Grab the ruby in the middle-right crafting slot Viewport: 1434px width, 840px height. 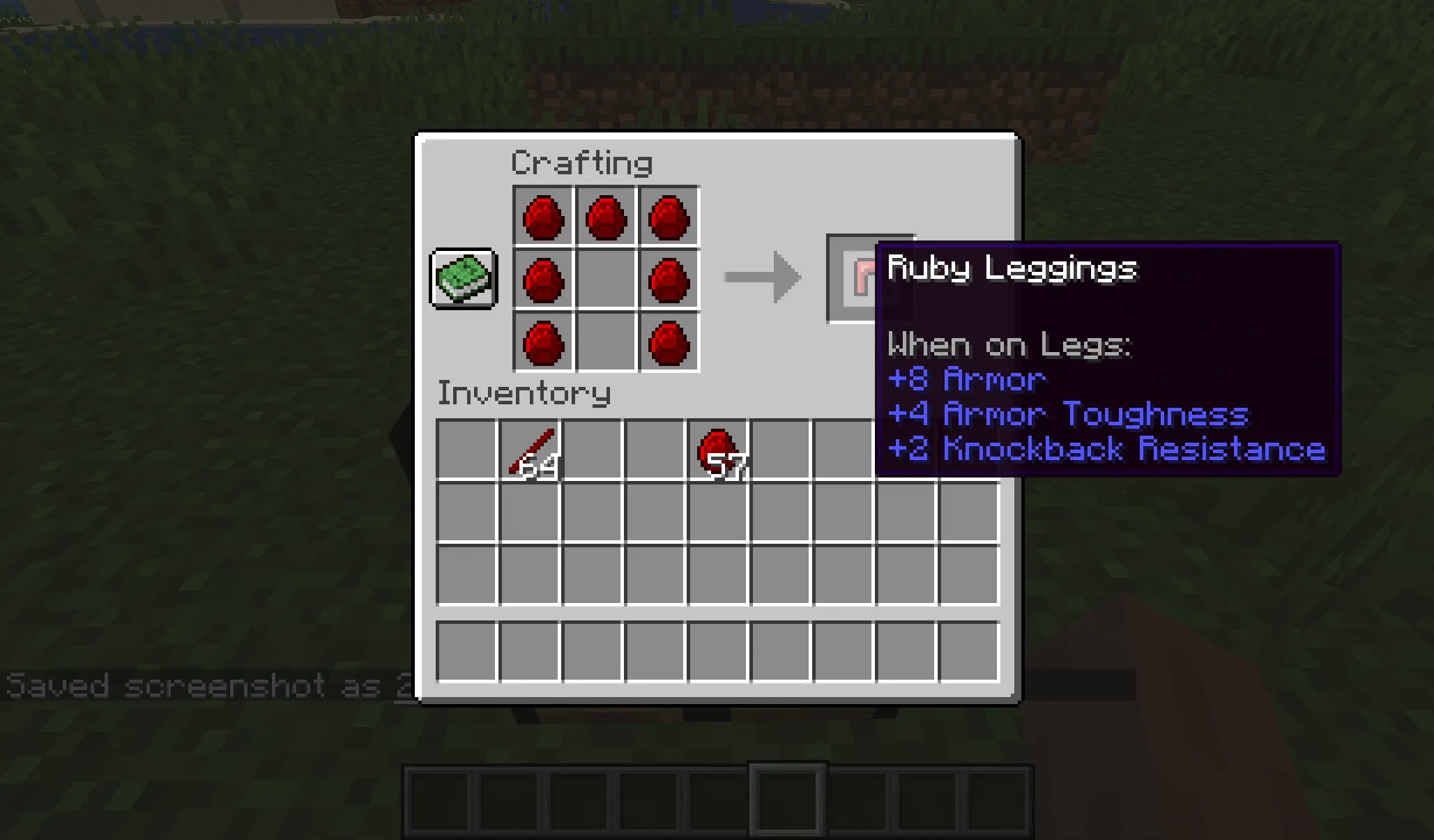click(666, 279)
